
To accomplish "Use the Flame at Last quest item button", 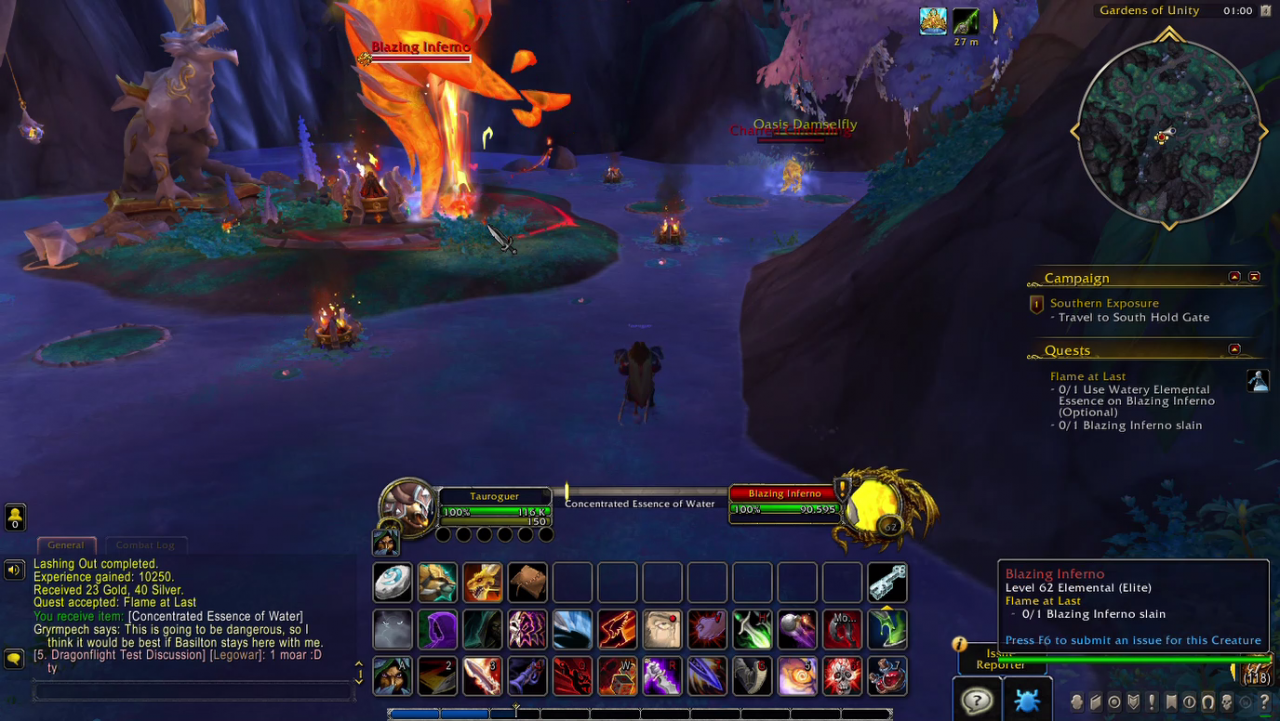I will click(x=1257, y=381).
